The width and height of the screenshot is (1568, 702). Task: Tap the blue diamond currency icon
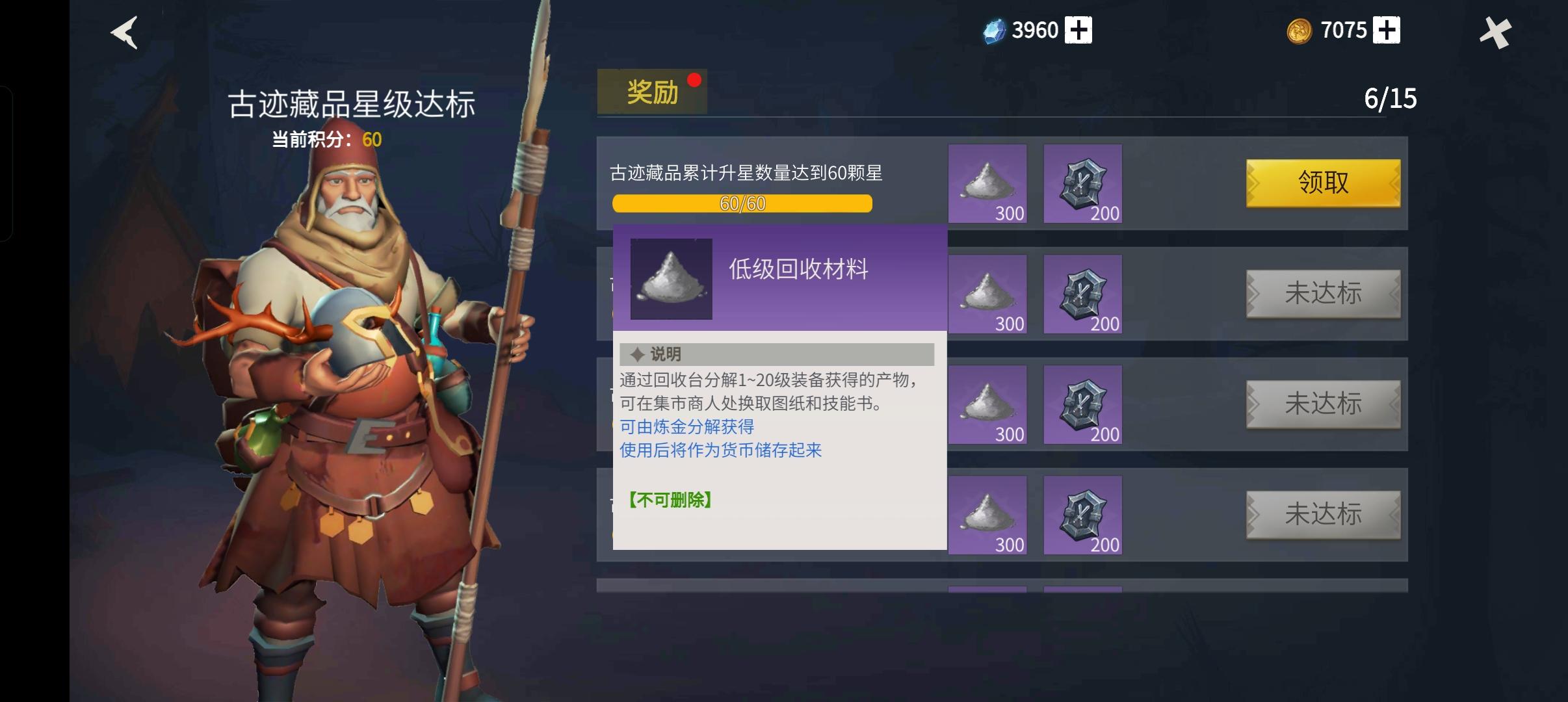click(995, 29)
